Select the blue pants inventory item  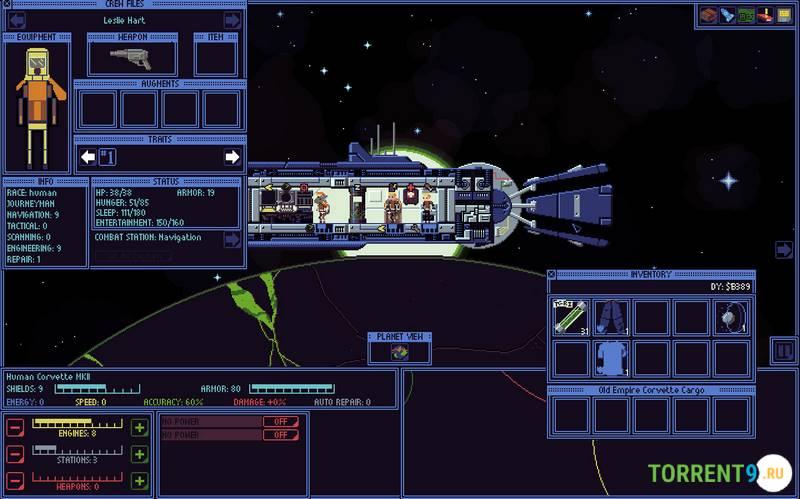[612, 317]
